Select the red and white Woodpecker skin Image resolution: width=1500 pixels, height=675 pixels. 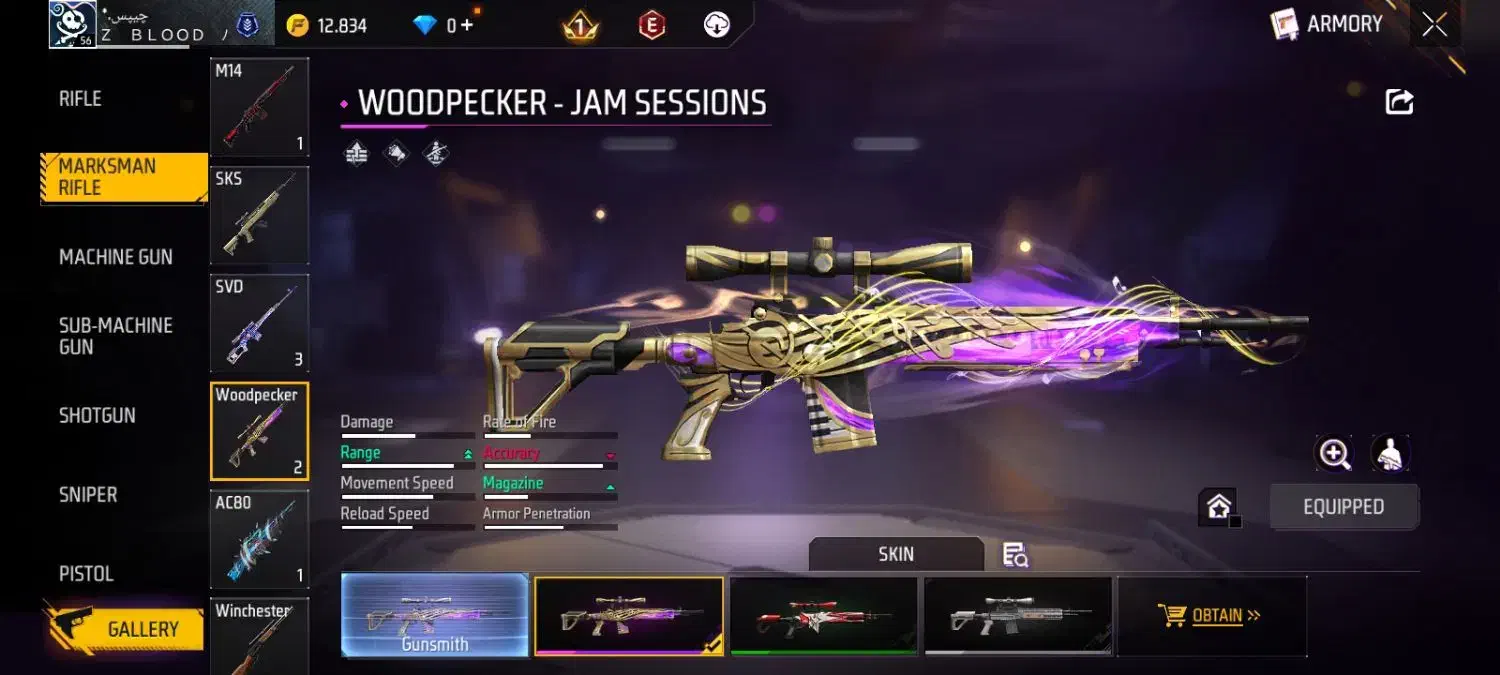(823, 615)
